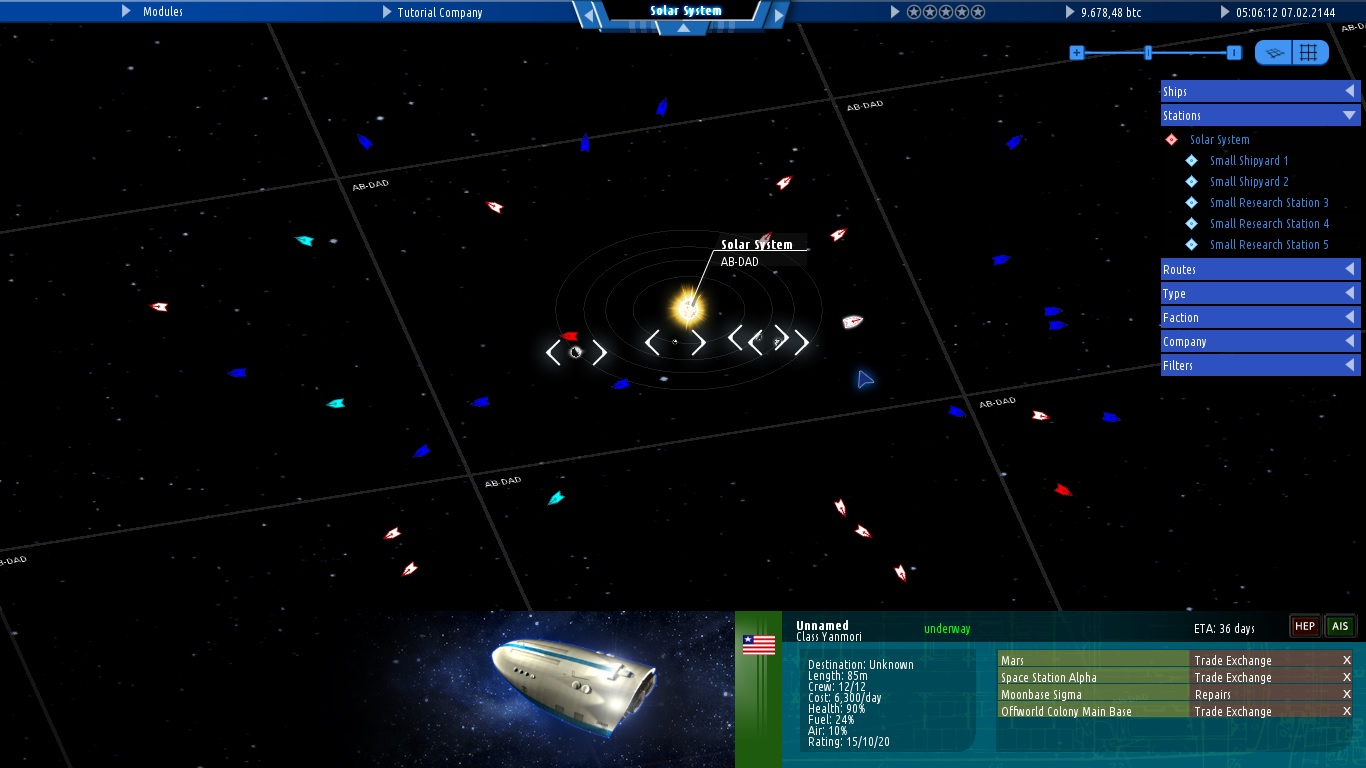Click the HEP button on ship panel
Viewport: 1366px width, 768px height.
[x=1304, y=625]
